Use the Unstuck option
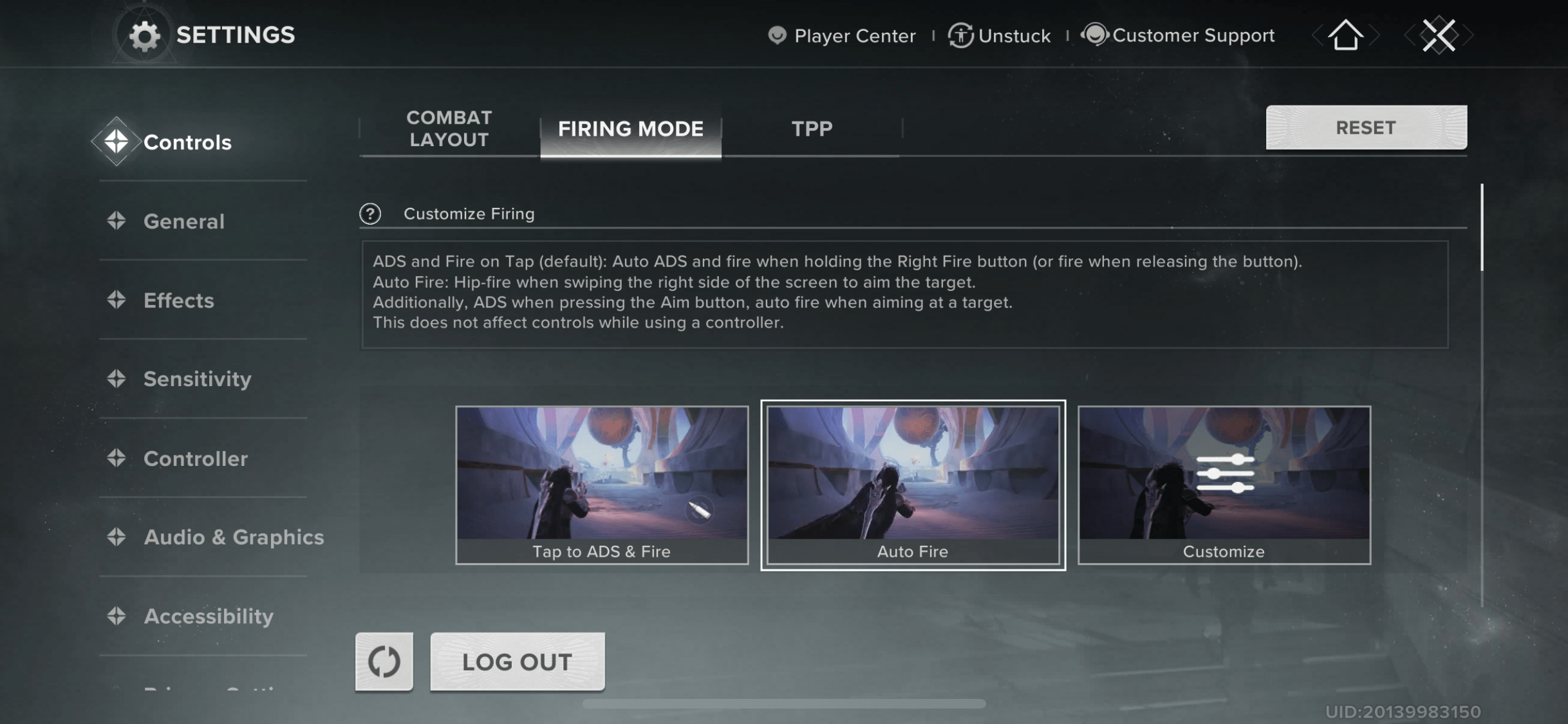Screen dimensions: 1568x724 point(1000,35)
